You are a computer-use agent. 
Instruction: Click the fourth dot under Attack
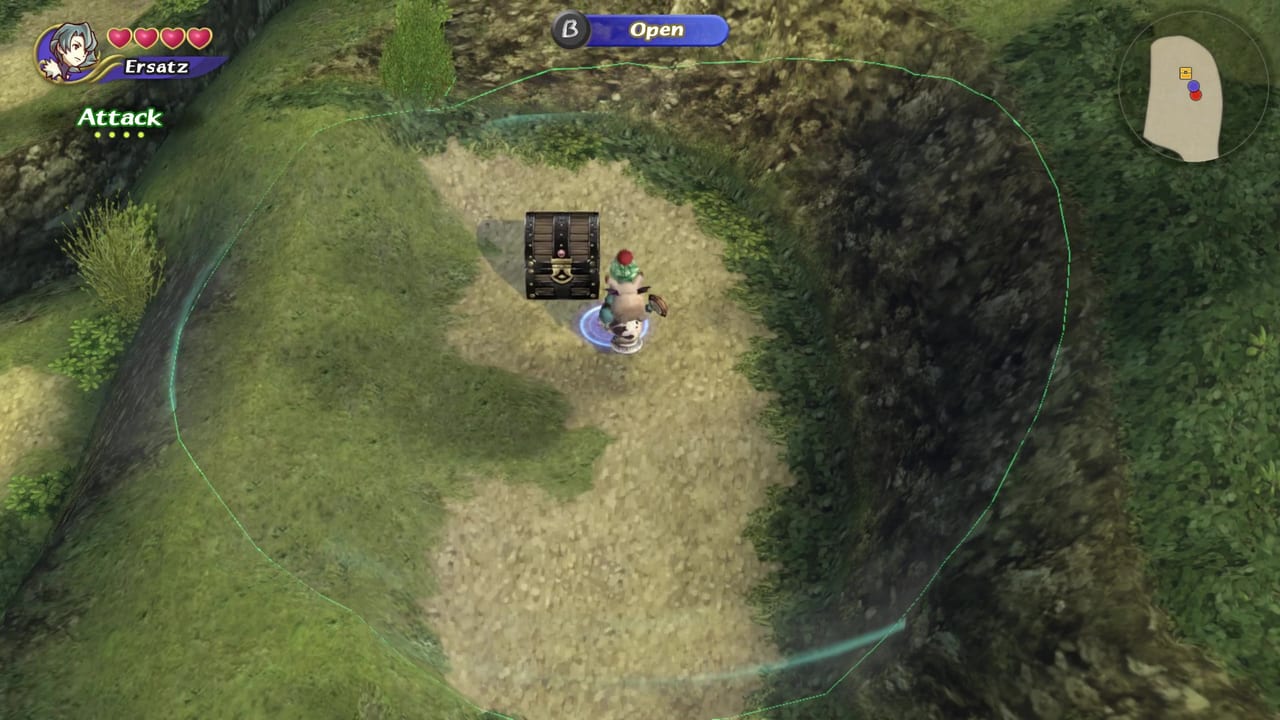(141, 134)
